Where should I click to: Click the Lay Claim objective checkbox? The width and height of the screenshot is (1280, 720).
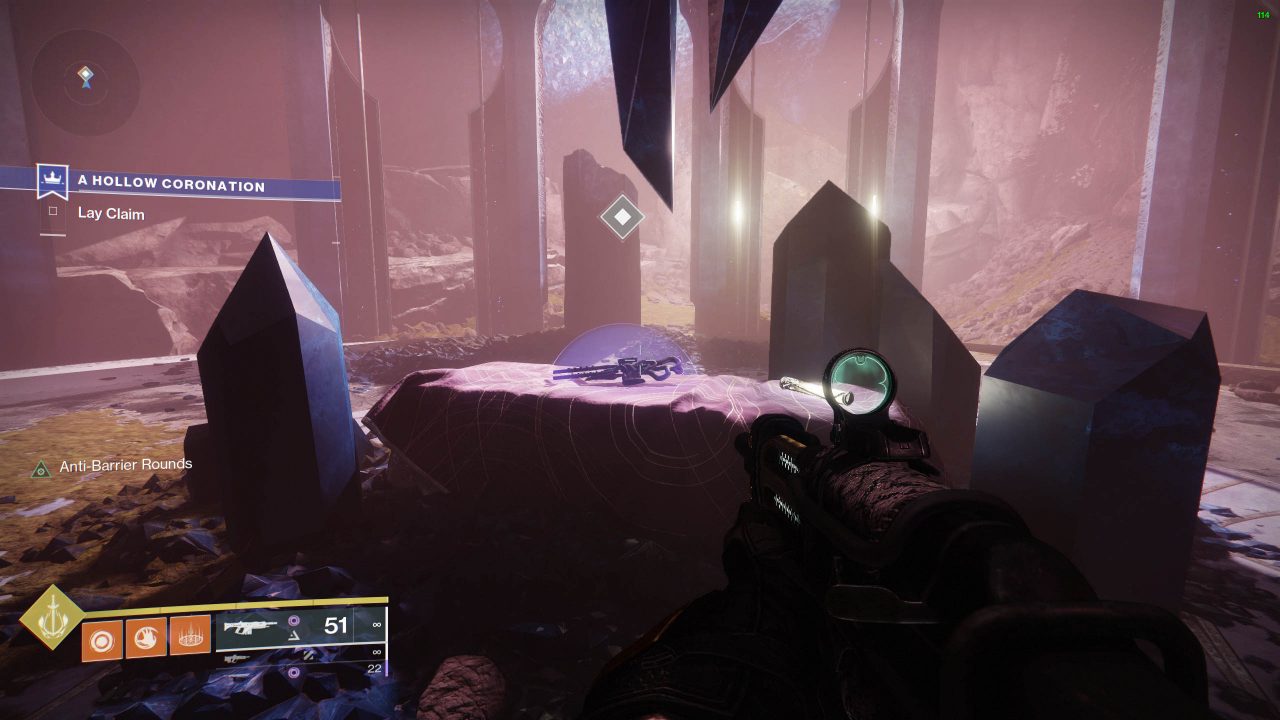53,213
